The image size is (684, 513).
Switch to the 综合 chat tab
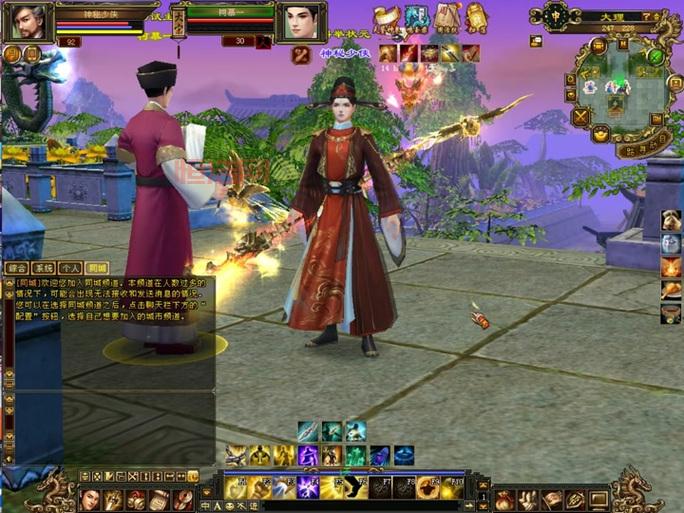(x=16, y=268)
